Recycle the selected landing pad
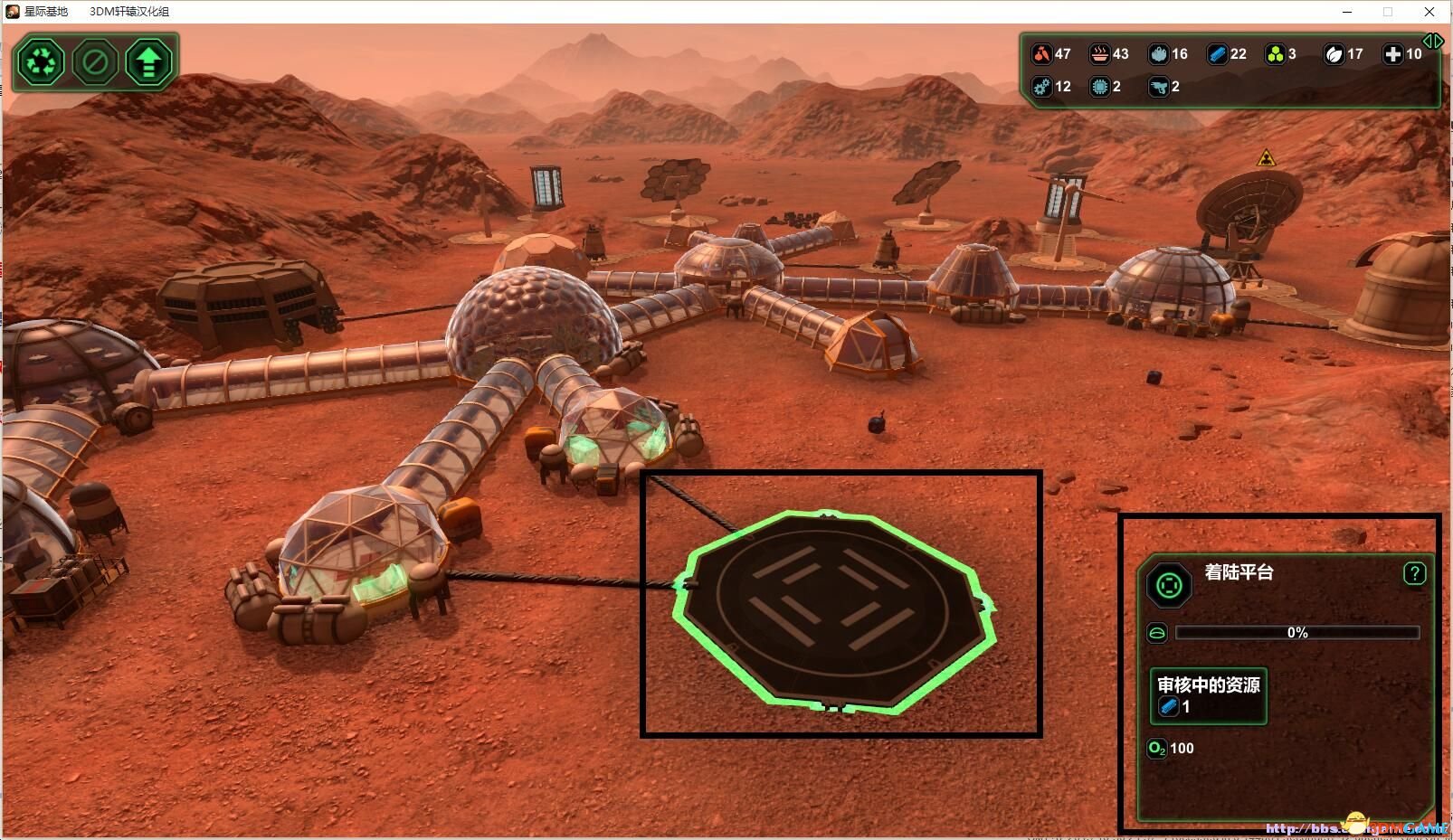 point(41,62)
